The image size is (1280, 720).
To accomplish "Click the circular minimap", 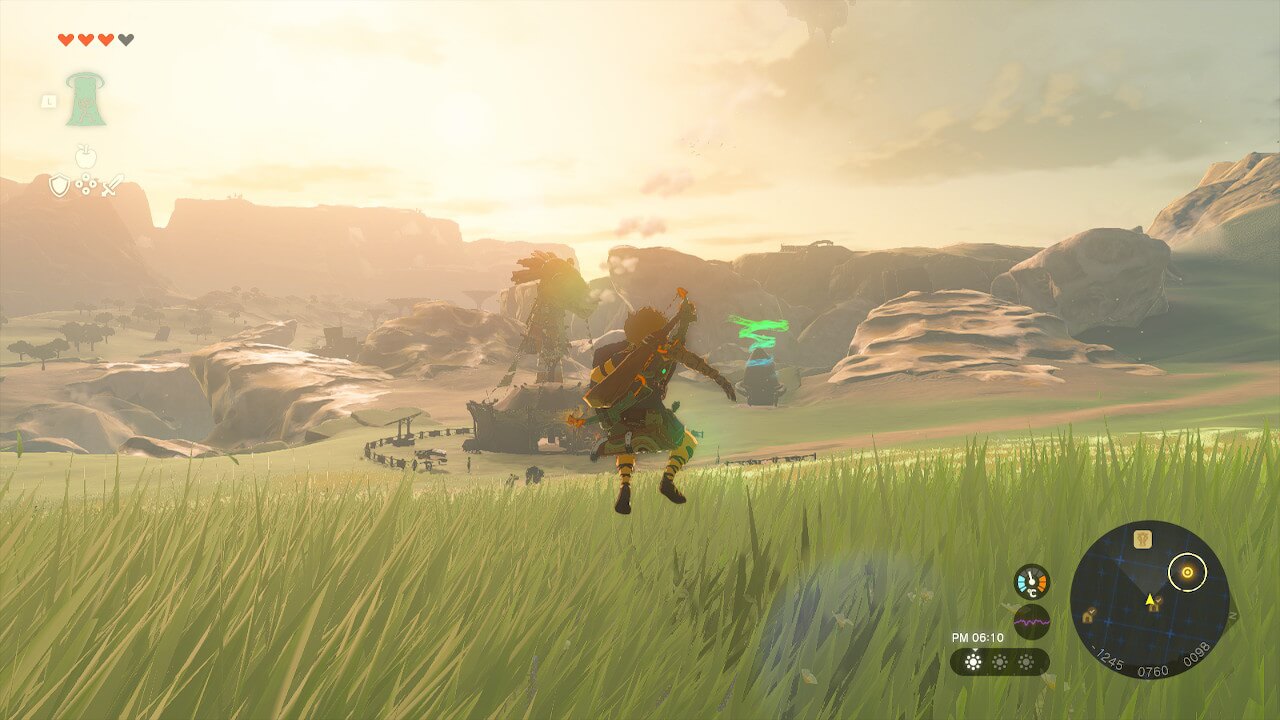I will 1149,600.
